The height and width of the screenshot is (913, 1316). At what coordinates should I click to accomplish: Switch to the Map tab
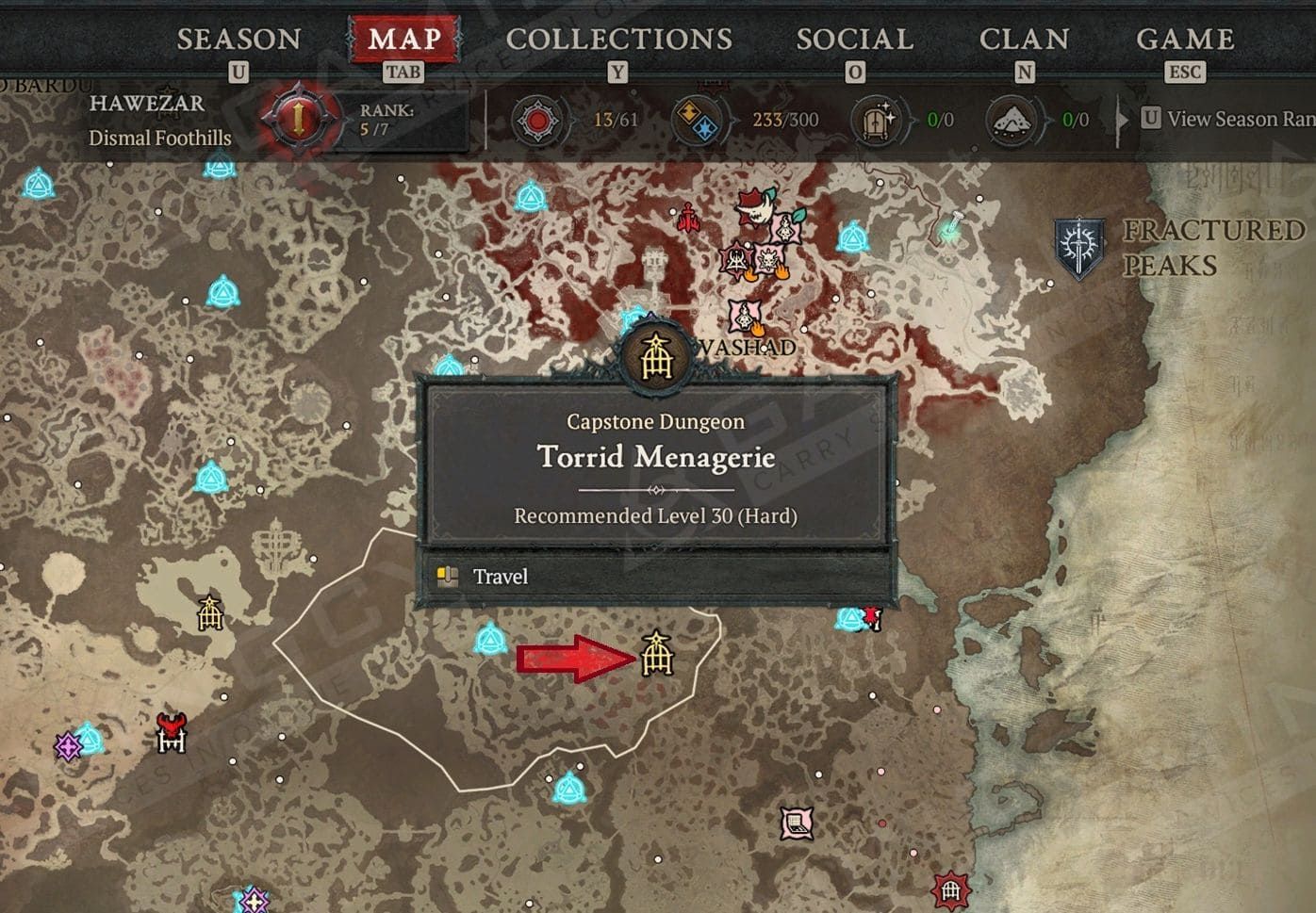point(404,40)
